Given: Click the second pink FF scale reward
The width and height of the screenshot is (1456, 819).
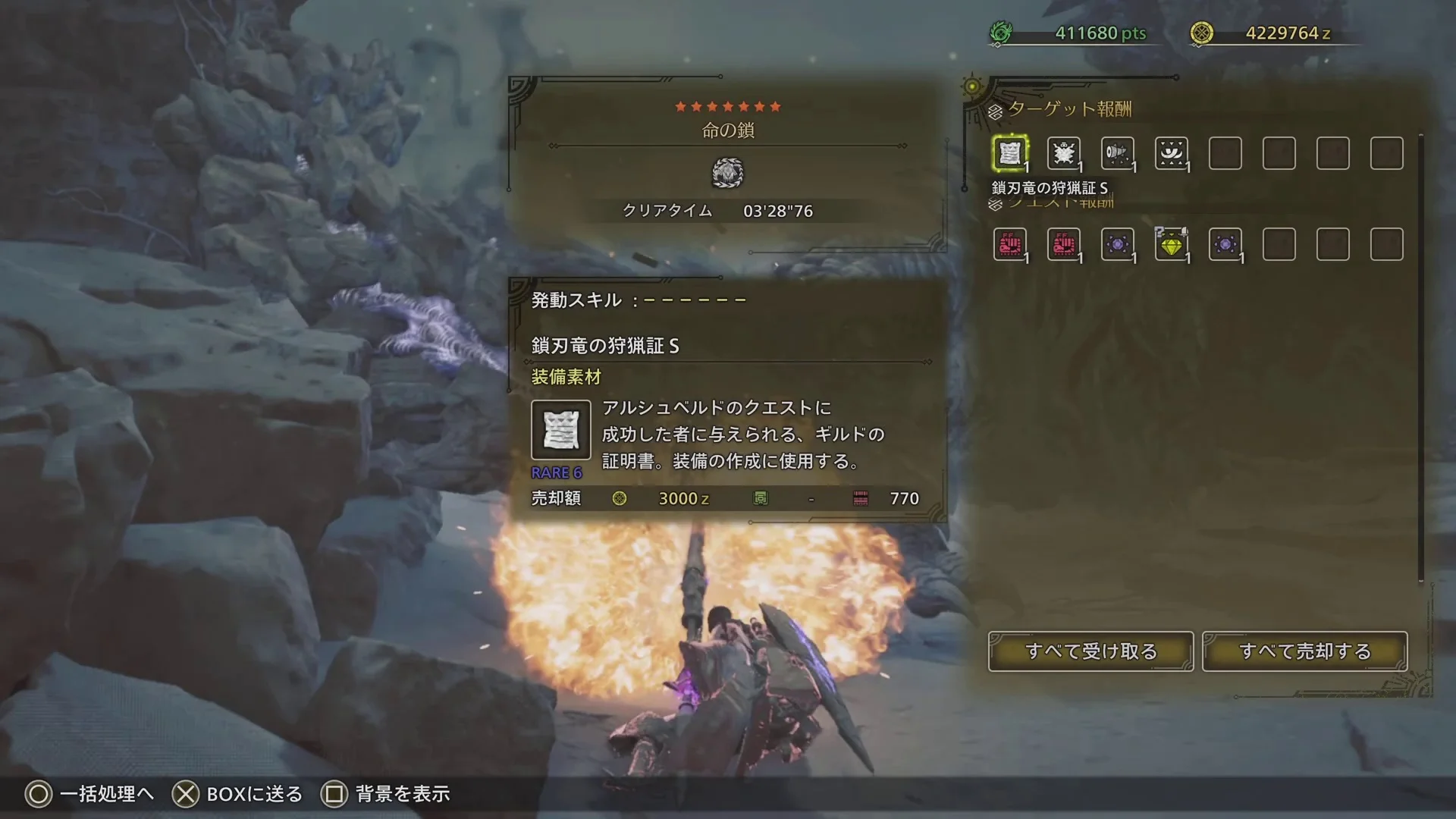Looking at the screenshot, I should coord(1065,244).
